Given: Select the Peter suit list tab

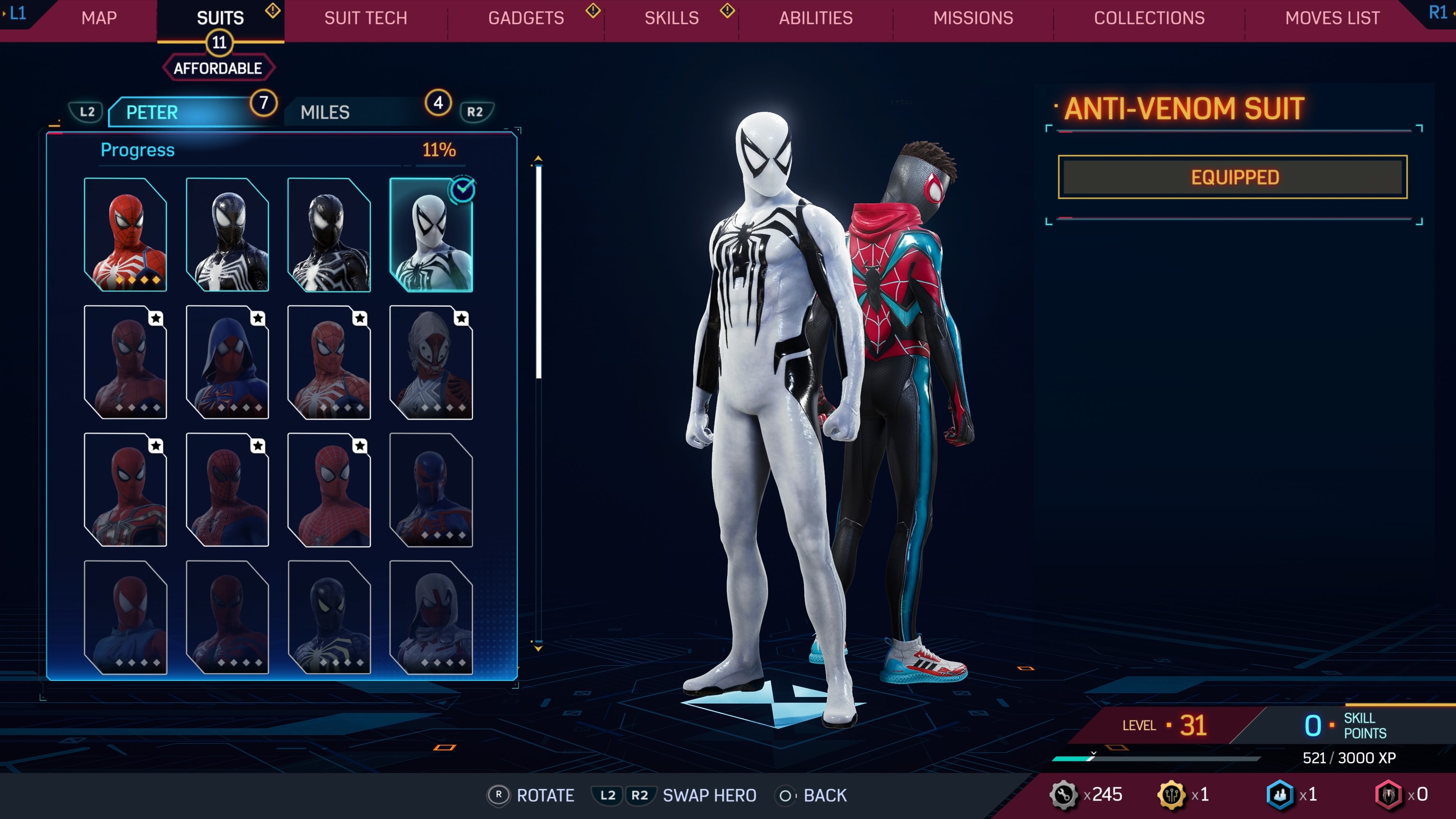Looking at the screenshot, I should point(152,112).
